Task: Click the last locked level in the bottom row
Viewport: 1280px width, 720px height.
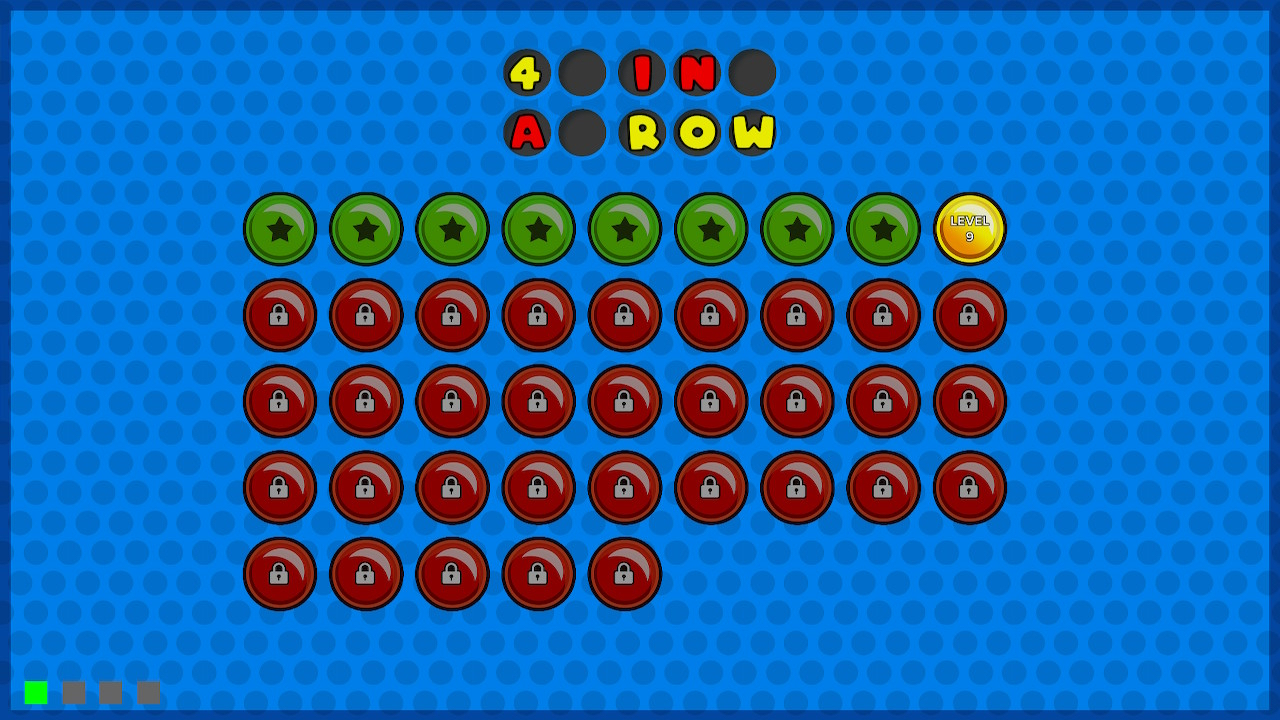Action: [x=624, y=574]
